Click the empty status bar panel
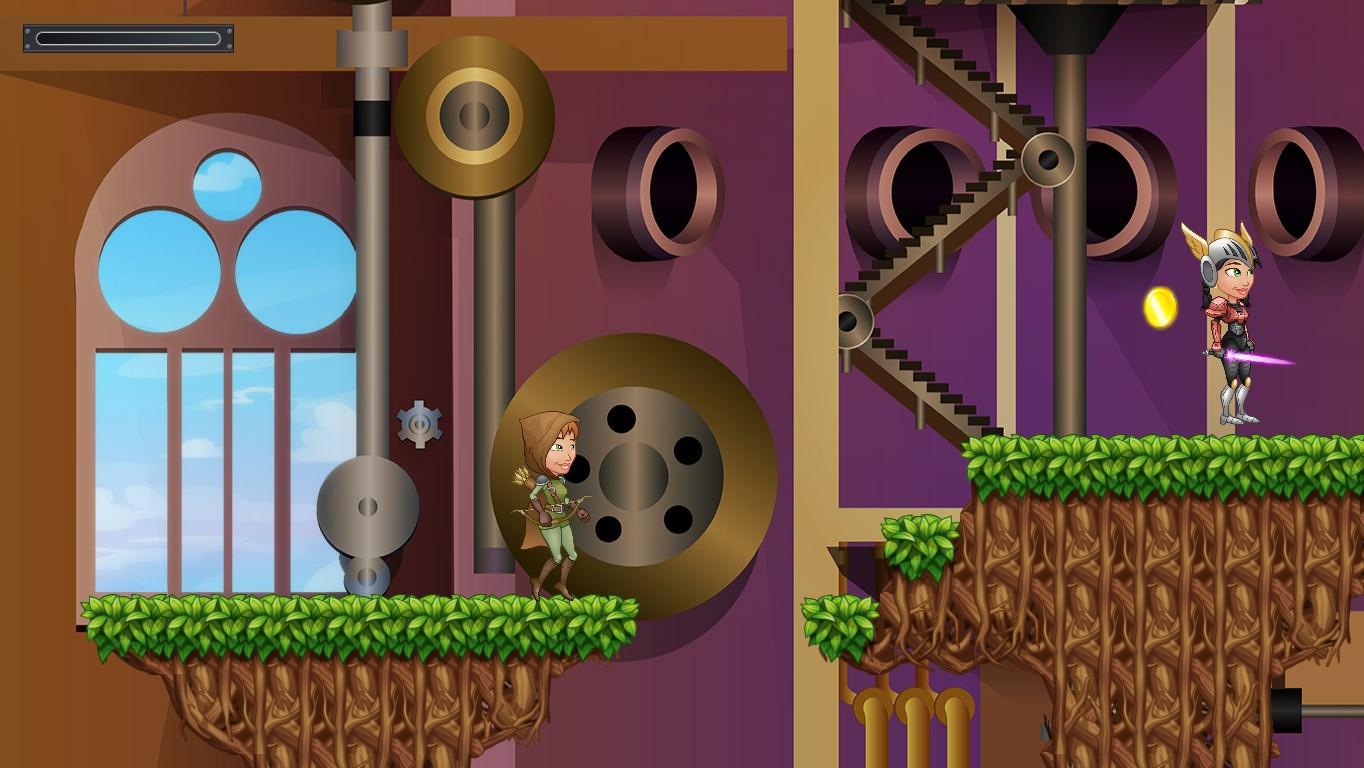 [127, 39]
